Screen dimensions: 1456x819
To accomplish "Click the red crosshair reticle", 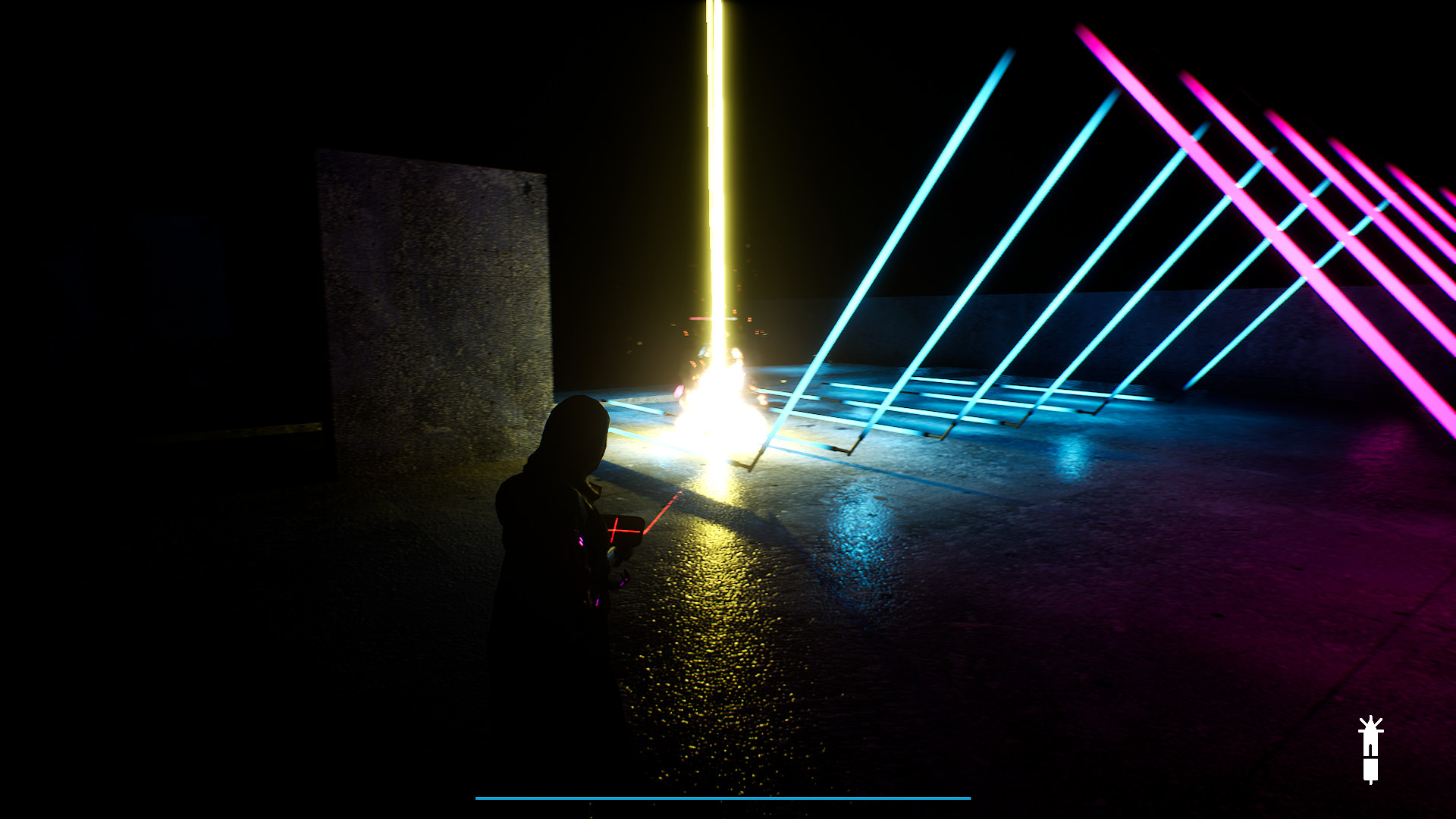I will pyautogui.click(x=614, y=531).
